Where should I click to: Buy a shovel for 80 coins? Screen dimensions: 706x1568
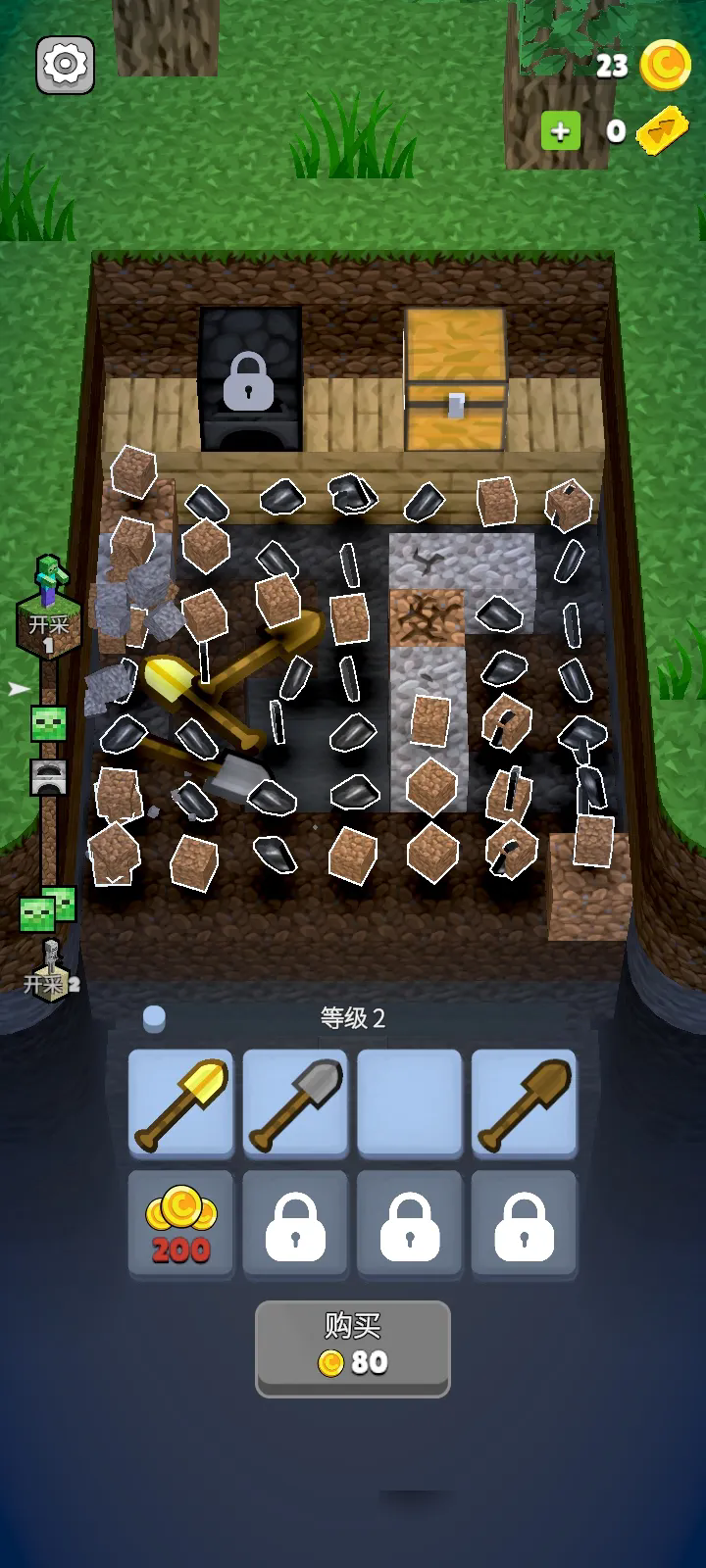point(353,1347)
